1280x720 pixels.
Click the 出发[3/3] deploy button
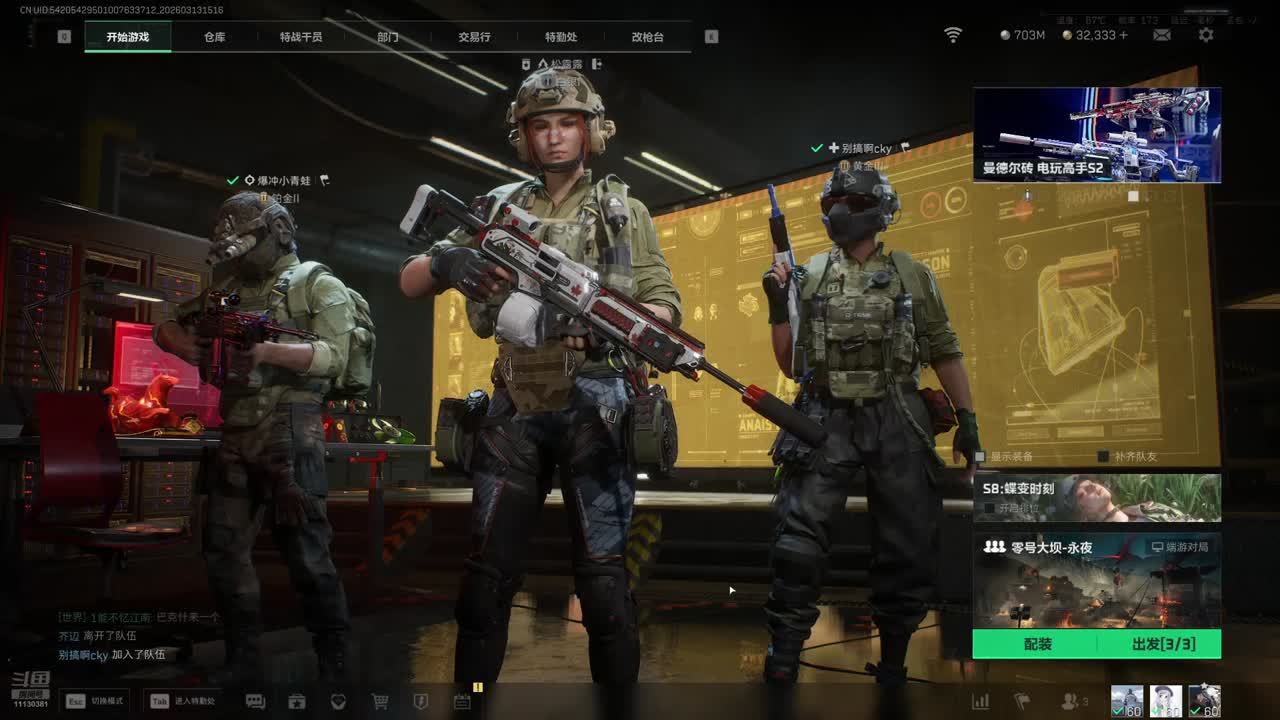(1162, 644)
